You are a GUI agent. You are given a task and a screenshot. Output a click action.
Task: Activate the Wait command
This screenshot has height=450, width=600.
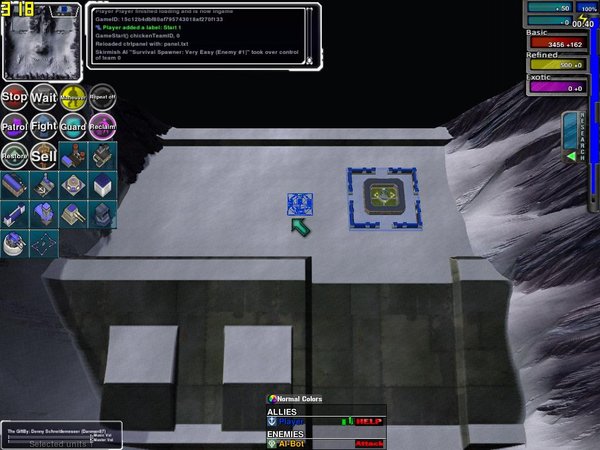pyautogui.click(x=43, y=97)
